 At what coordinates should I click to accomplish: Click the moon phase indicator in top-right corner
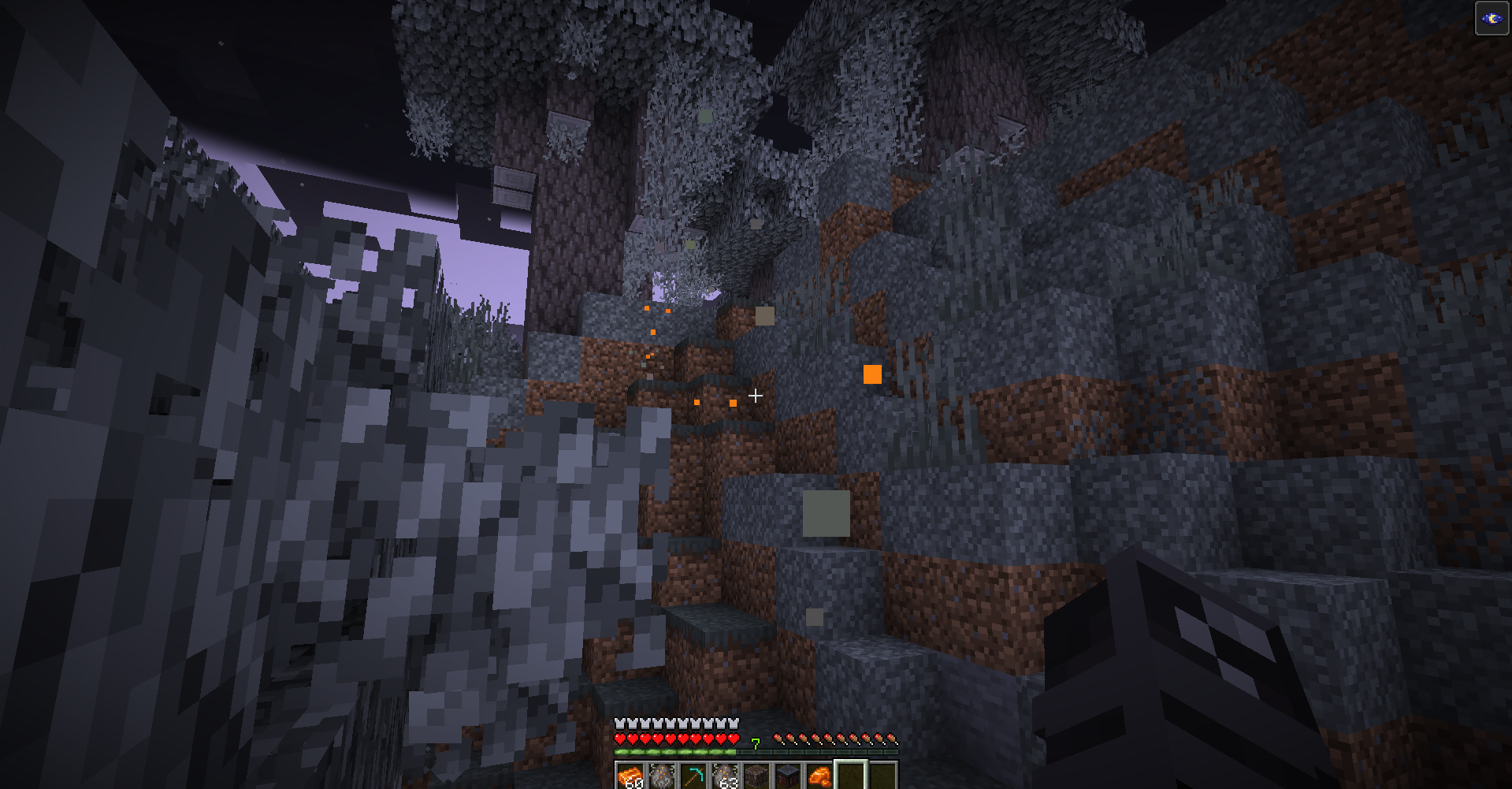[1492, 19]
